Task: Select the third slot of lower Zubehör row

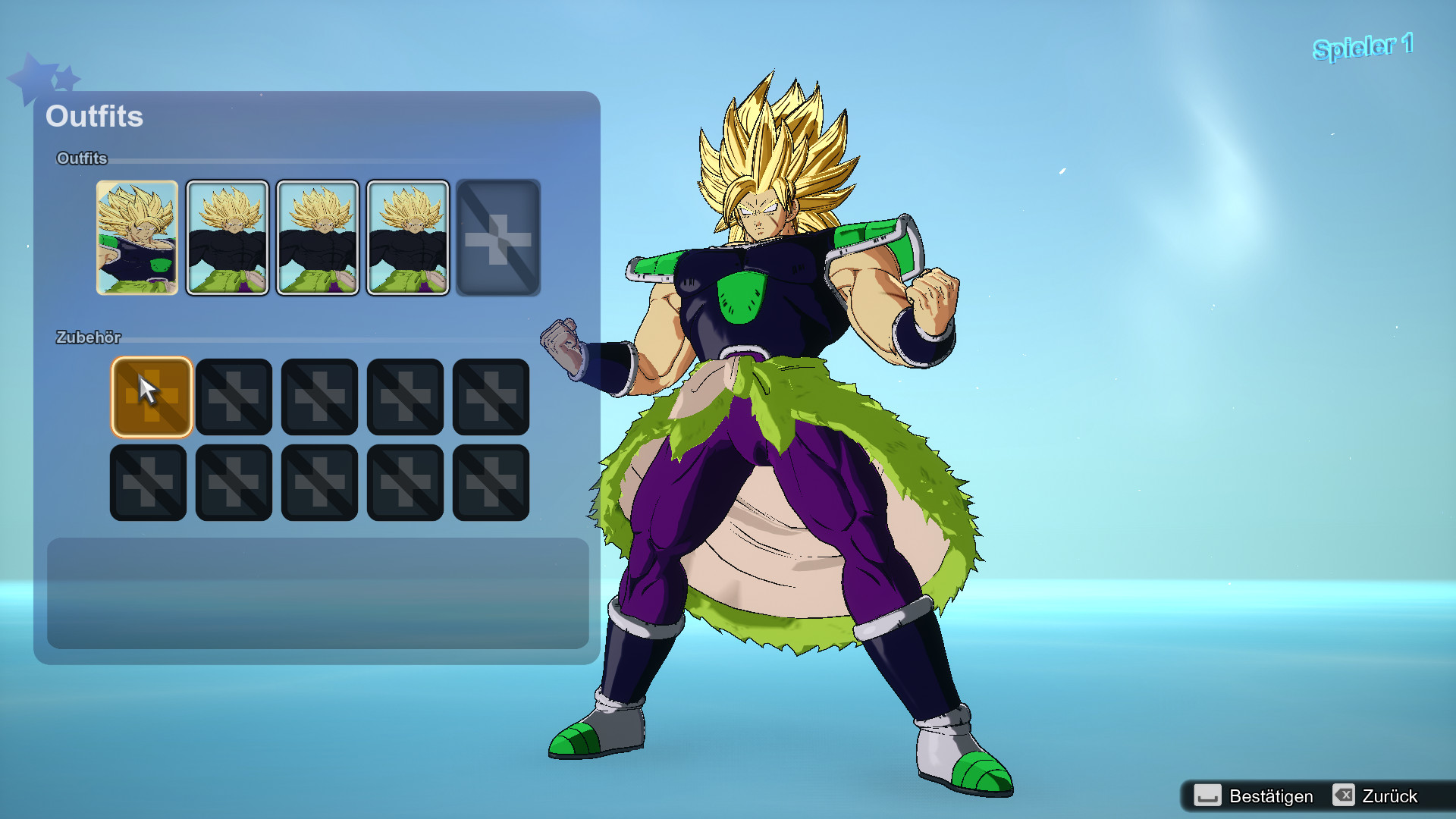Action: point(319,482)
